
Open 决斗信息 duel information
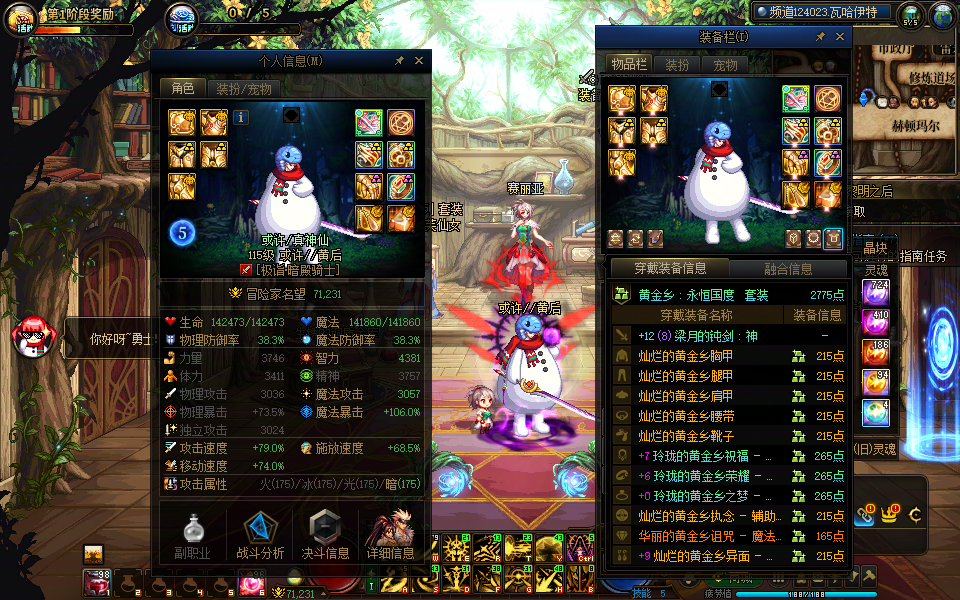(326, 535)
